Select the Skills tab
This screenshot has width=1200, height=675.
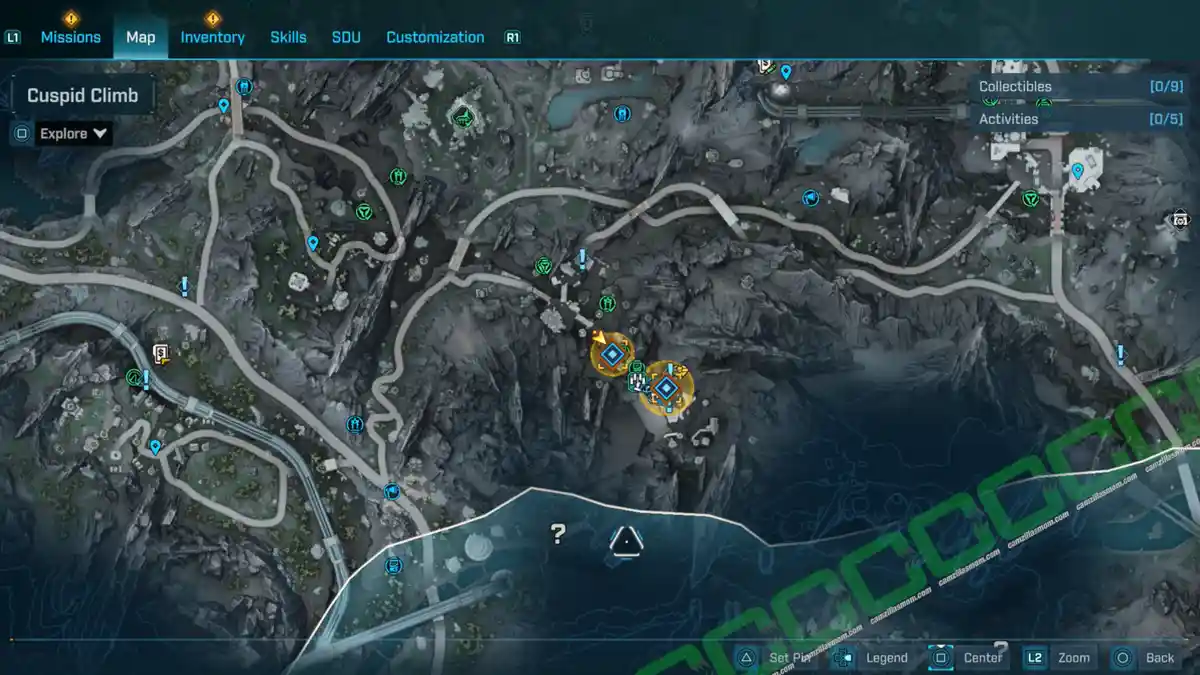click(288, 37)
